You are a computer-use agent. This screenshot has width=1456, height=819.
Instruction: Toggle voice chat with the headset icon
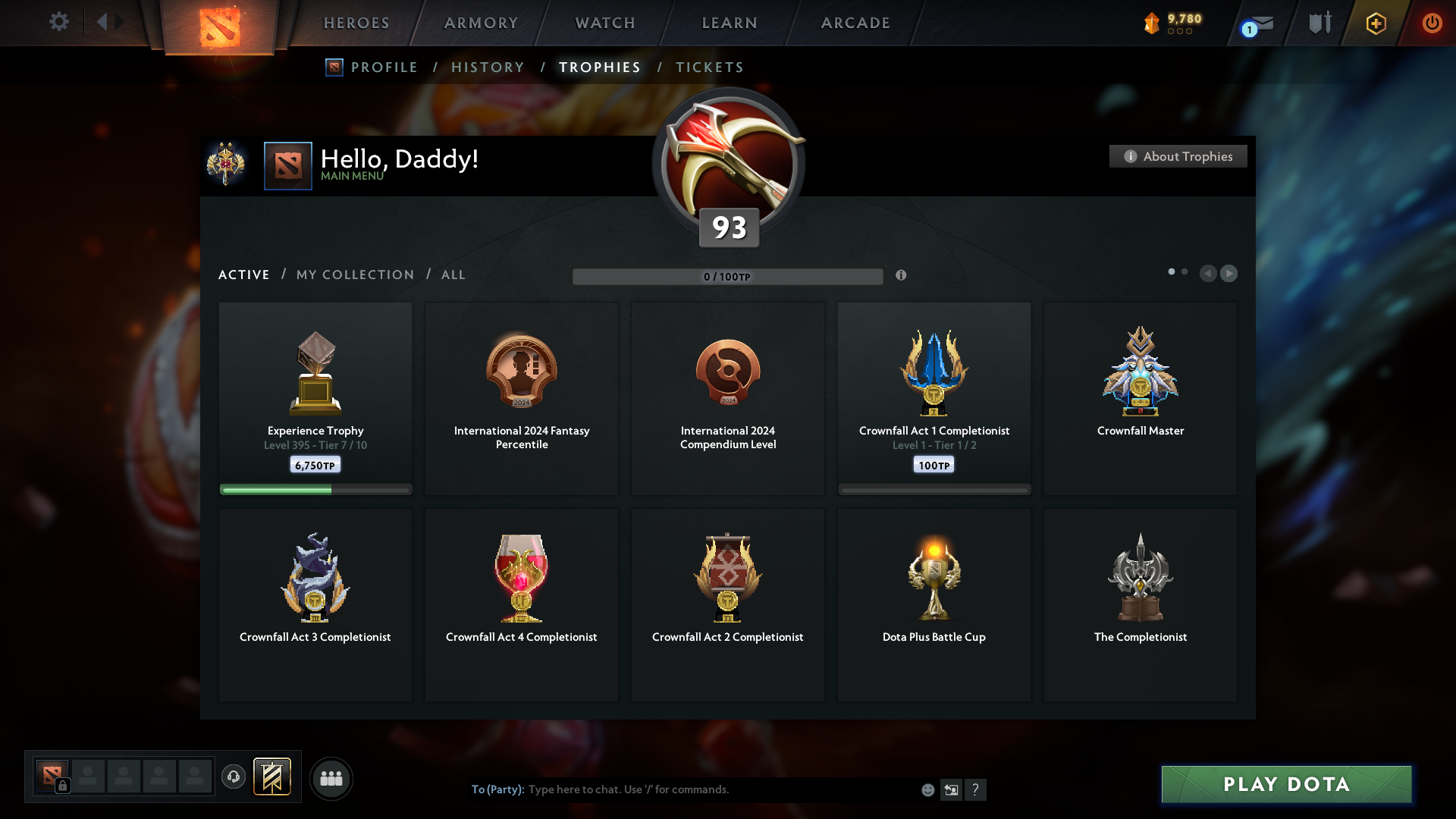234,777
